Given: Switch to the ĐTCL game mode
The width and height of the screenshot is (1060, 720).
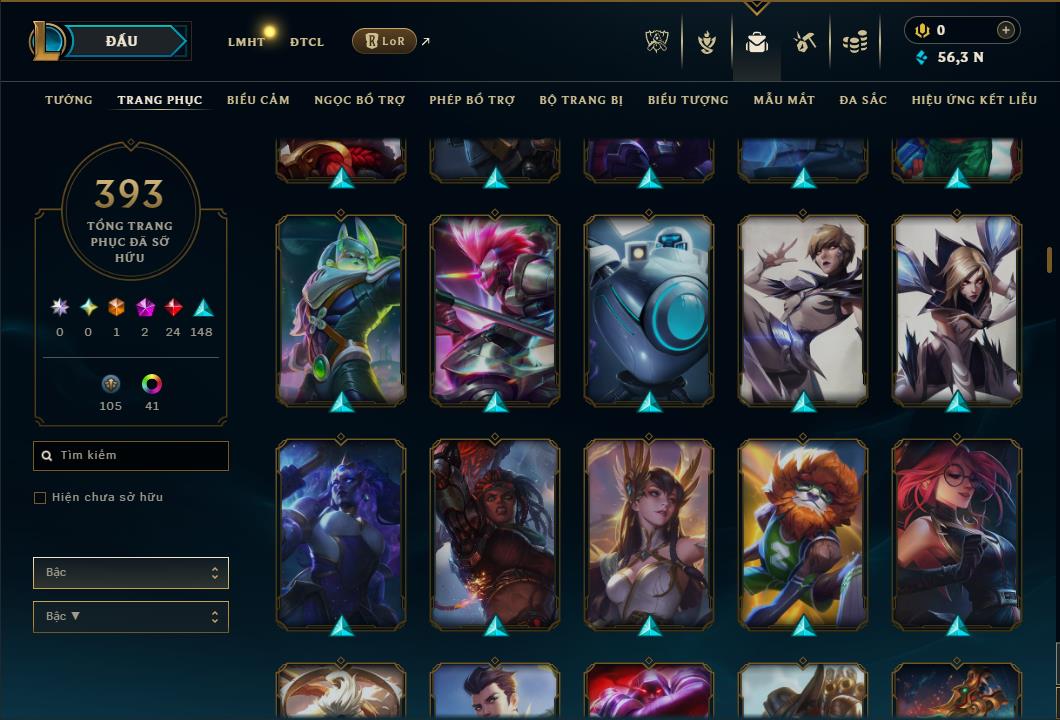Looking at the screenshot, I should [307, 42].
